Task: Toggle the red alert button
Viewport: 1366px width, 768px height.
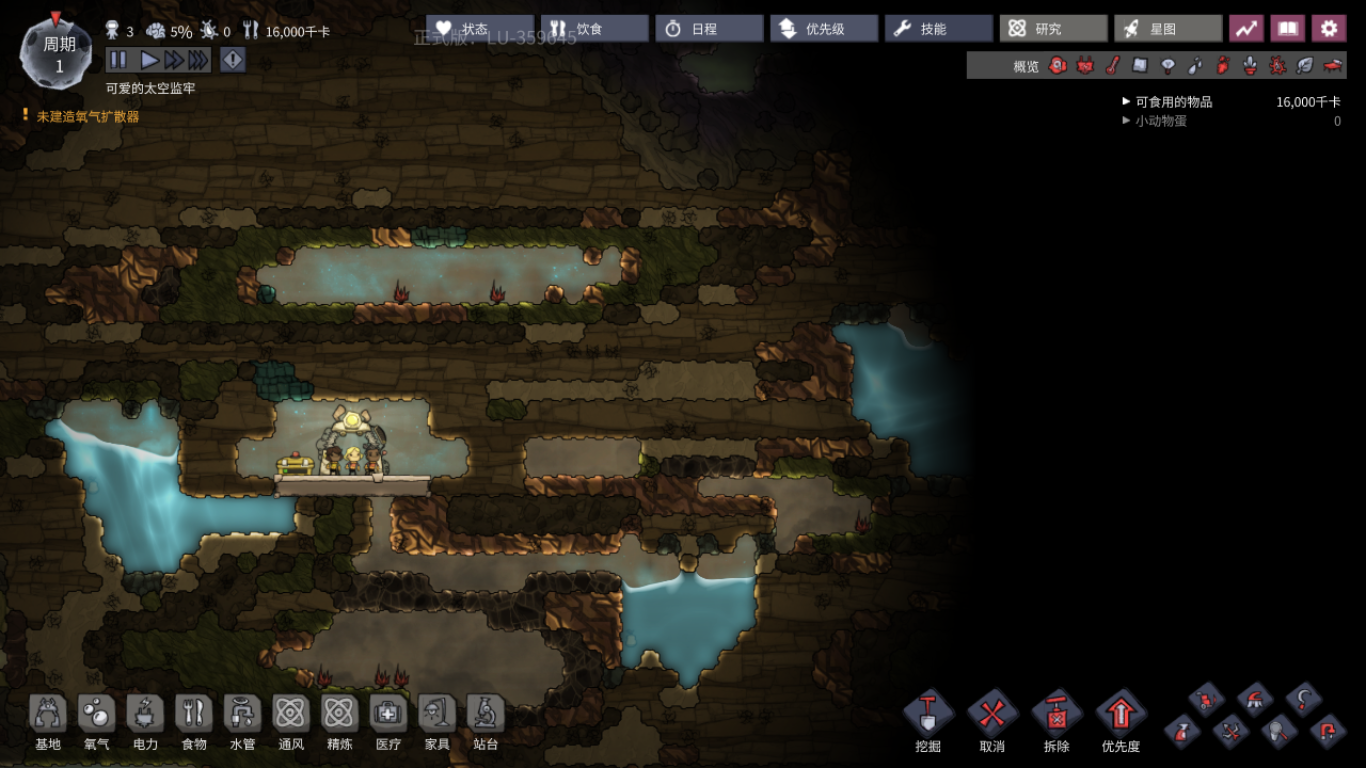Action: point(232,60)
